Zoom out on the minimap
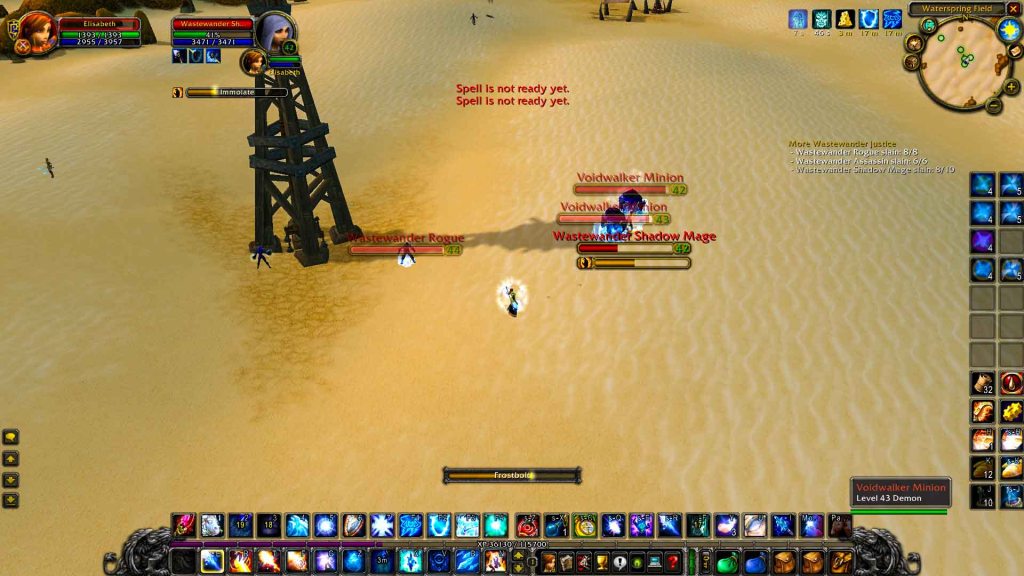Image resolution: width=1024 pixels, height=576 pixels. 994,104
